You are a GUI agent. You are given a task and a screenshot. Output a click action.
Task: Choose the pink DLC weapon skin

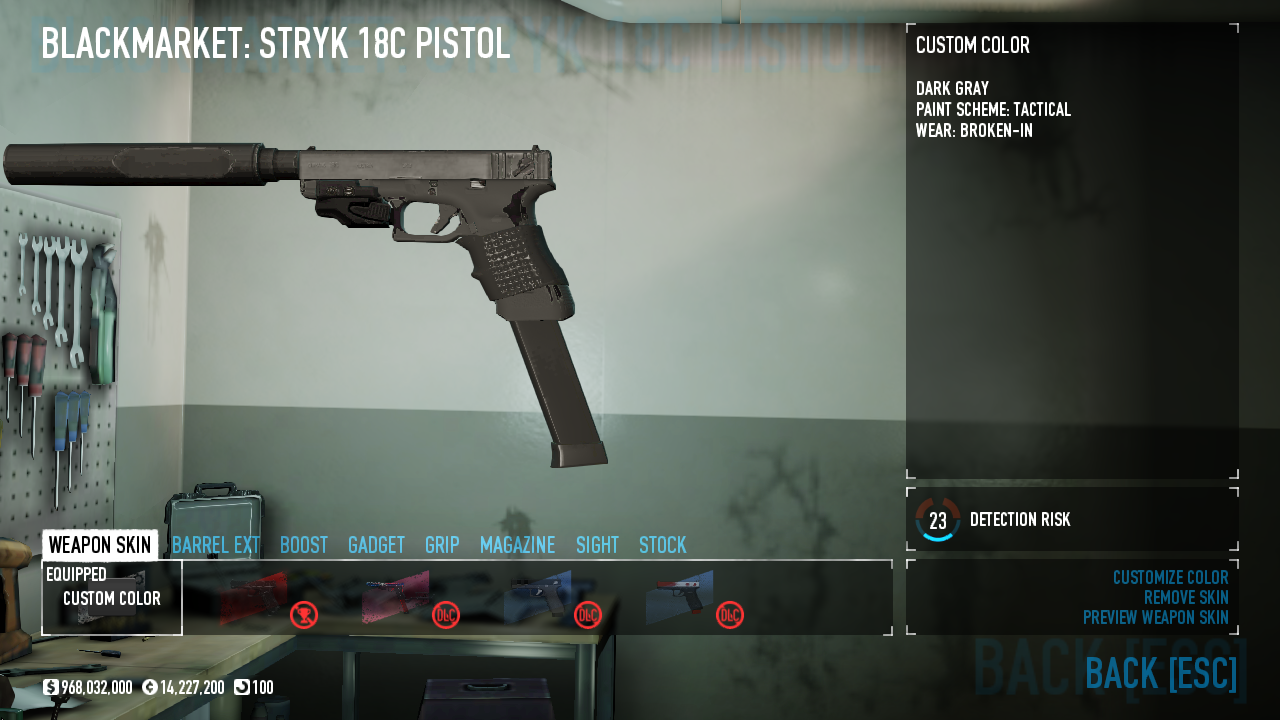point(396,598)
